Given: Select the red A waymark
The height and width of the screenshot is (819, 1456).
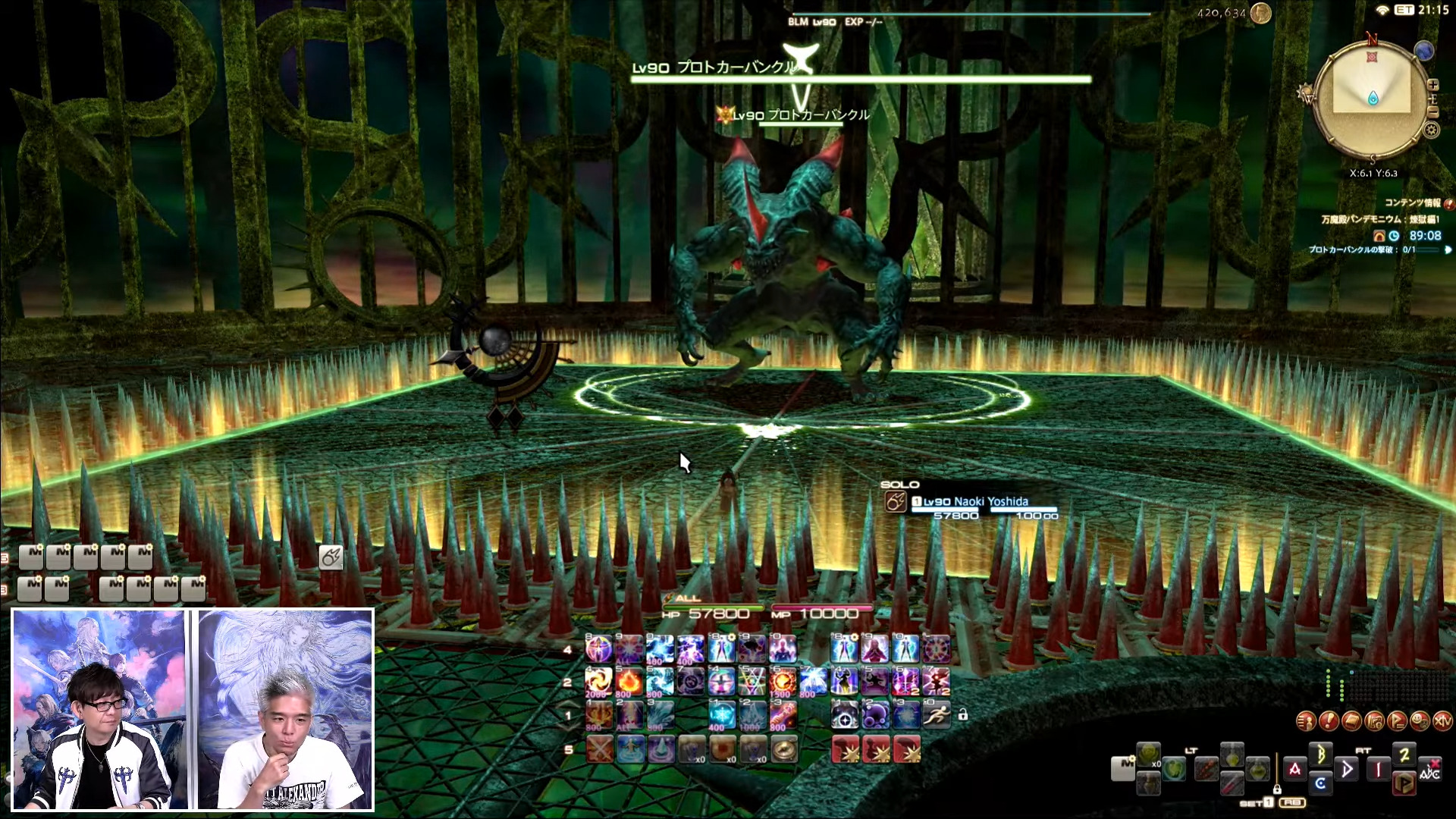Looking at the screenshot, I should pyautogui.click(x=1294, y=769).
